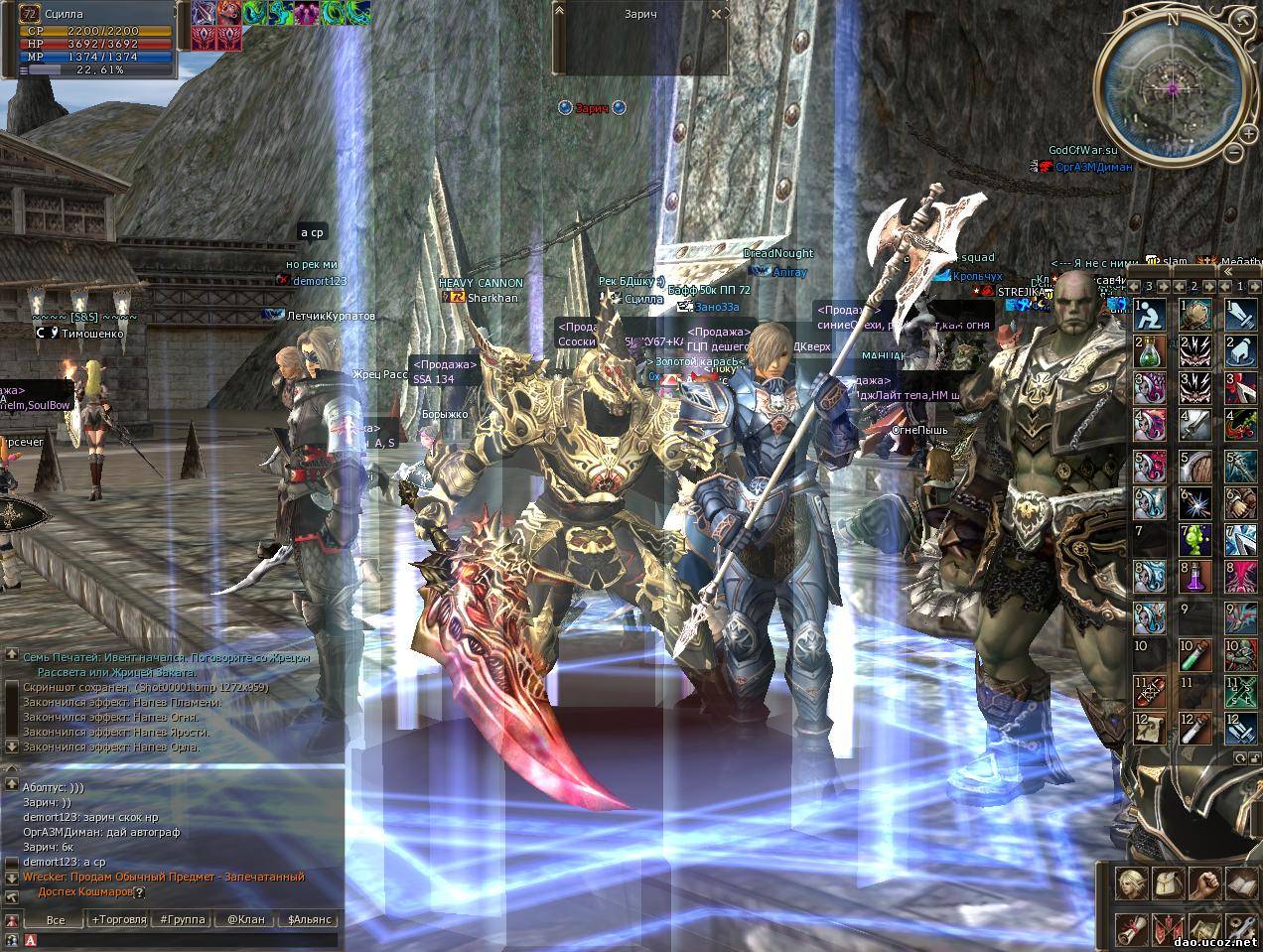Image resolution: width=1263 pixels, height=952 pixels.
Task: Switch to the Все chat tab
Action: 56,919
